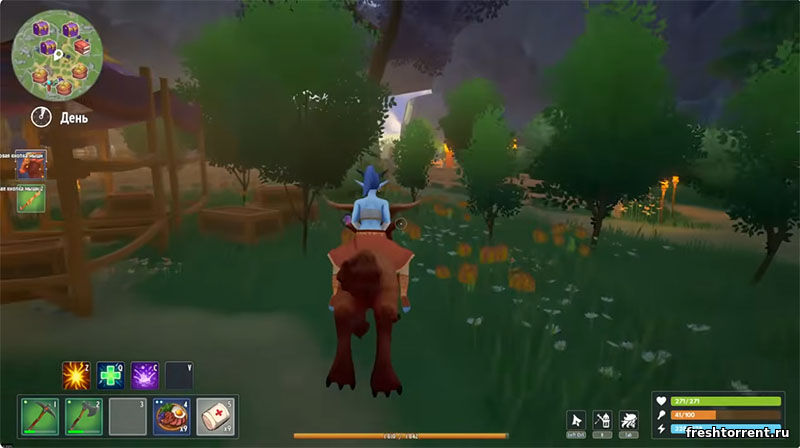Select the green staff icon on left

point(29,197)
